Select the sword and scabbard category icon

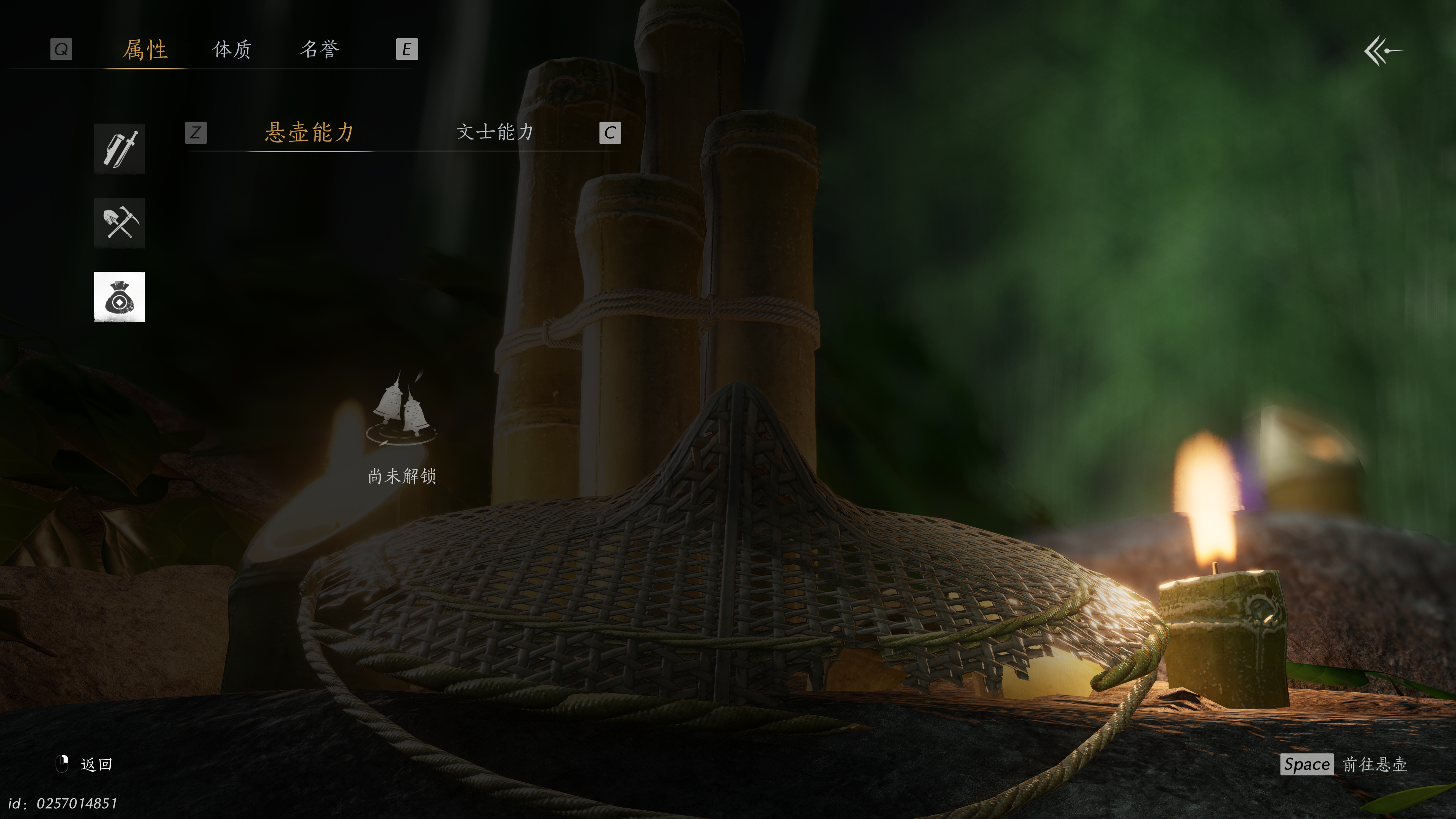click(x=119, y=149)
